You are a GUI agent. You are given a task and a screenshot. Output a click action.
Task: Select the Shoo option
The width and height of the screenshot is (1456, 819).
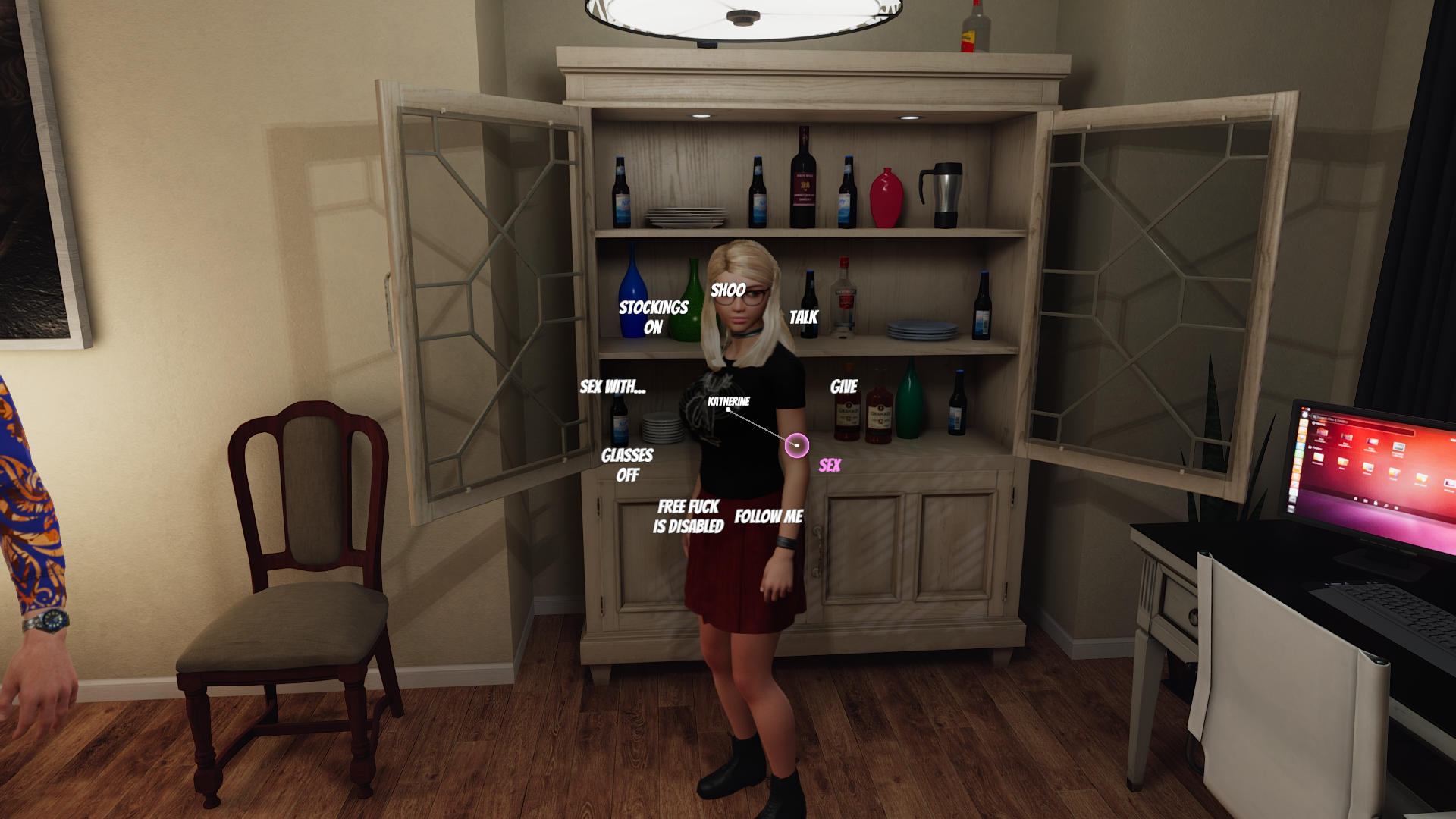[x=728, y=290]
